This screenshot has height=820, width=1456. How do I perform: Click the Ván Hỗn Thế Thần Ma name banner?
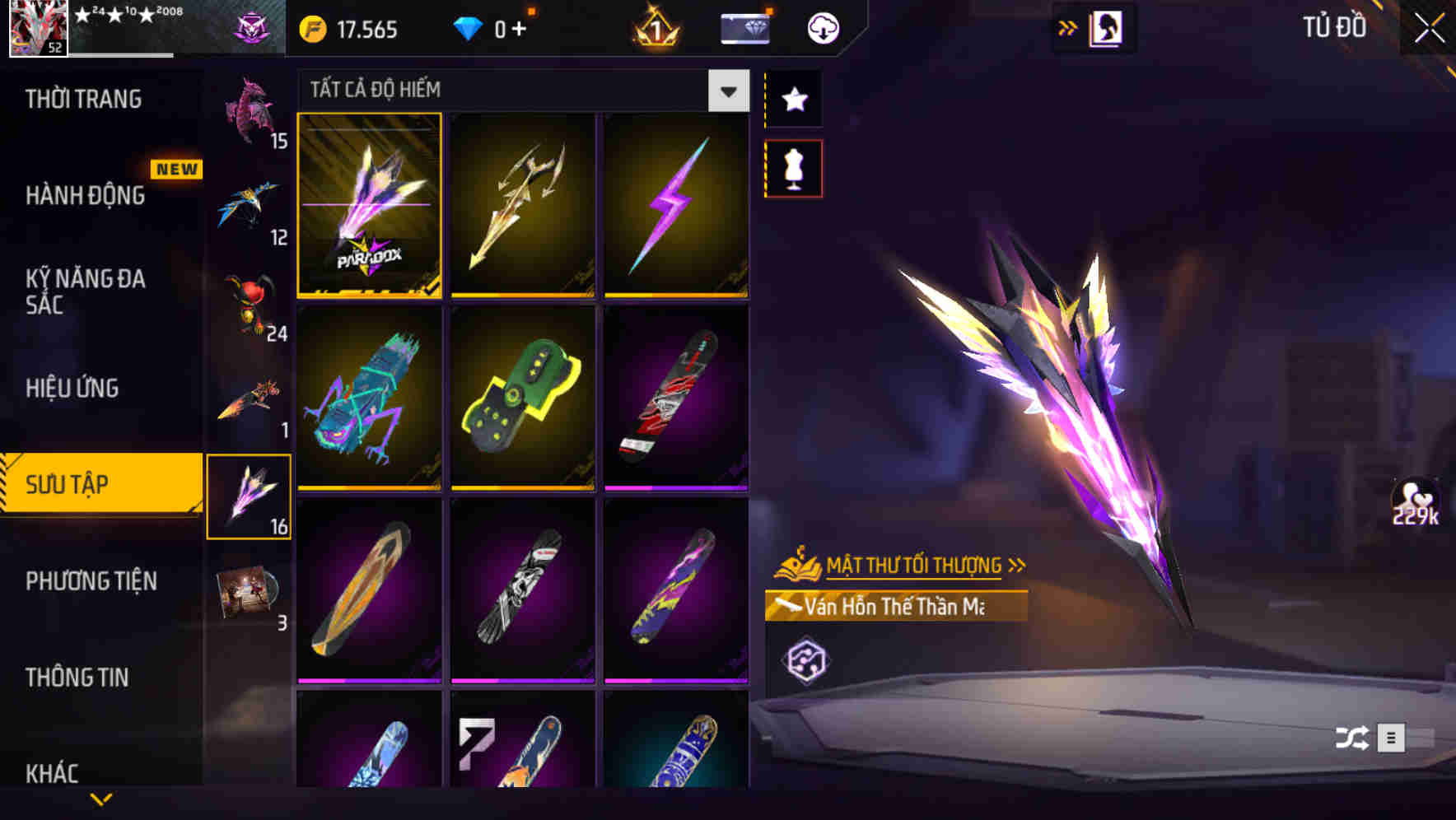898,608
